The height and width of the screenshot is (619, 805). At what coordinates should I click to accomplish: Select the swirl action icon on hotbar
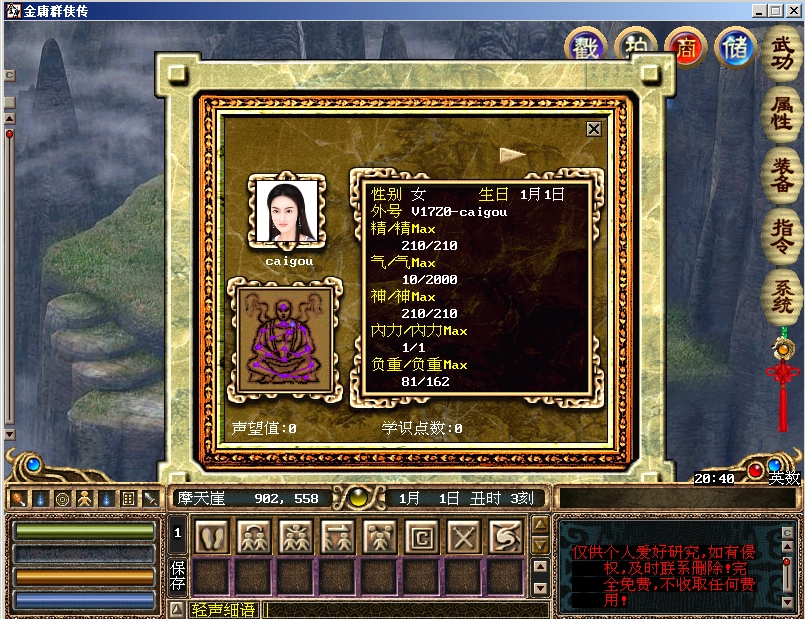pos(505,537)
